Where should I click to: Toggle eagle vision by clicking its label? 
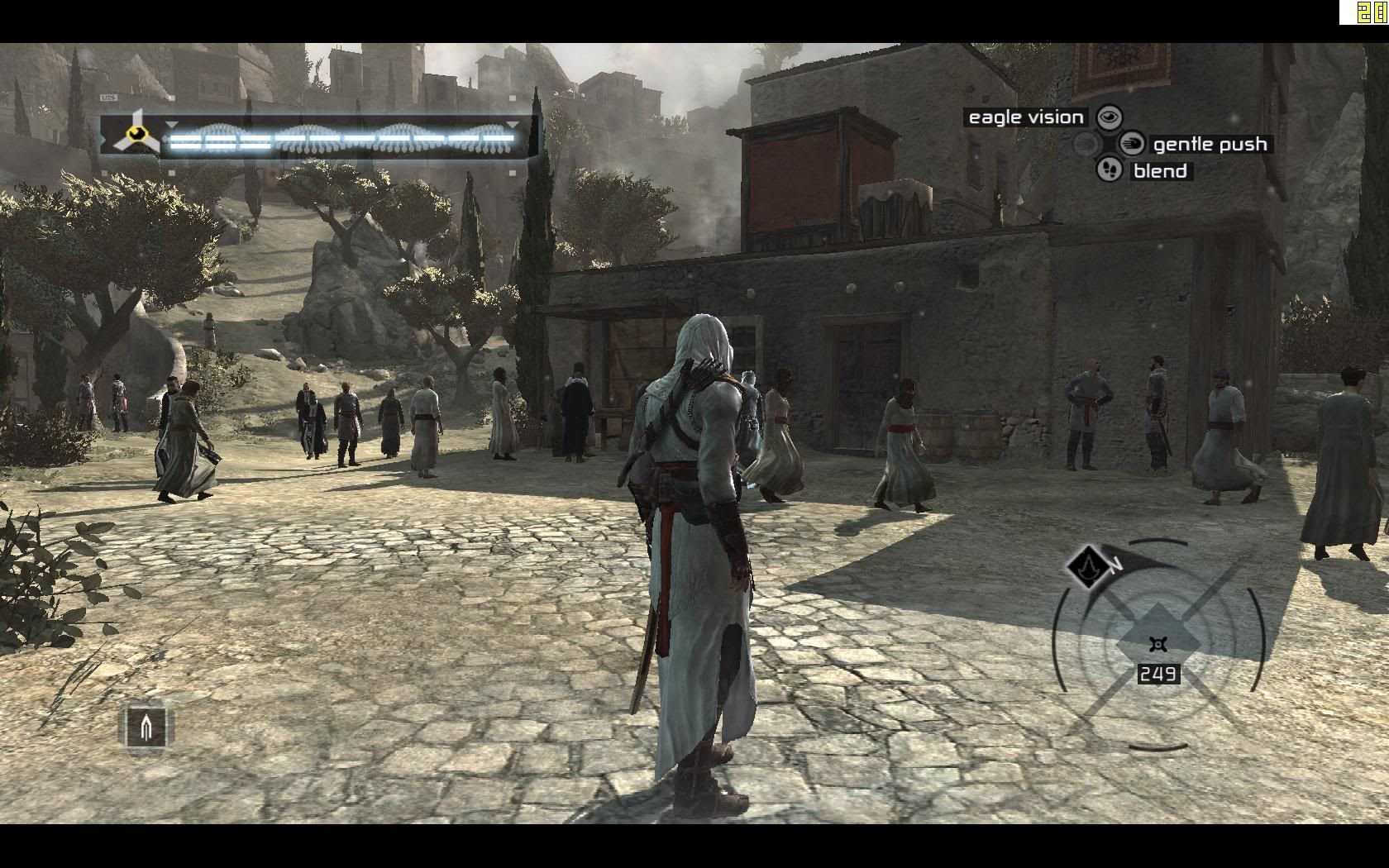[1025, 117]
